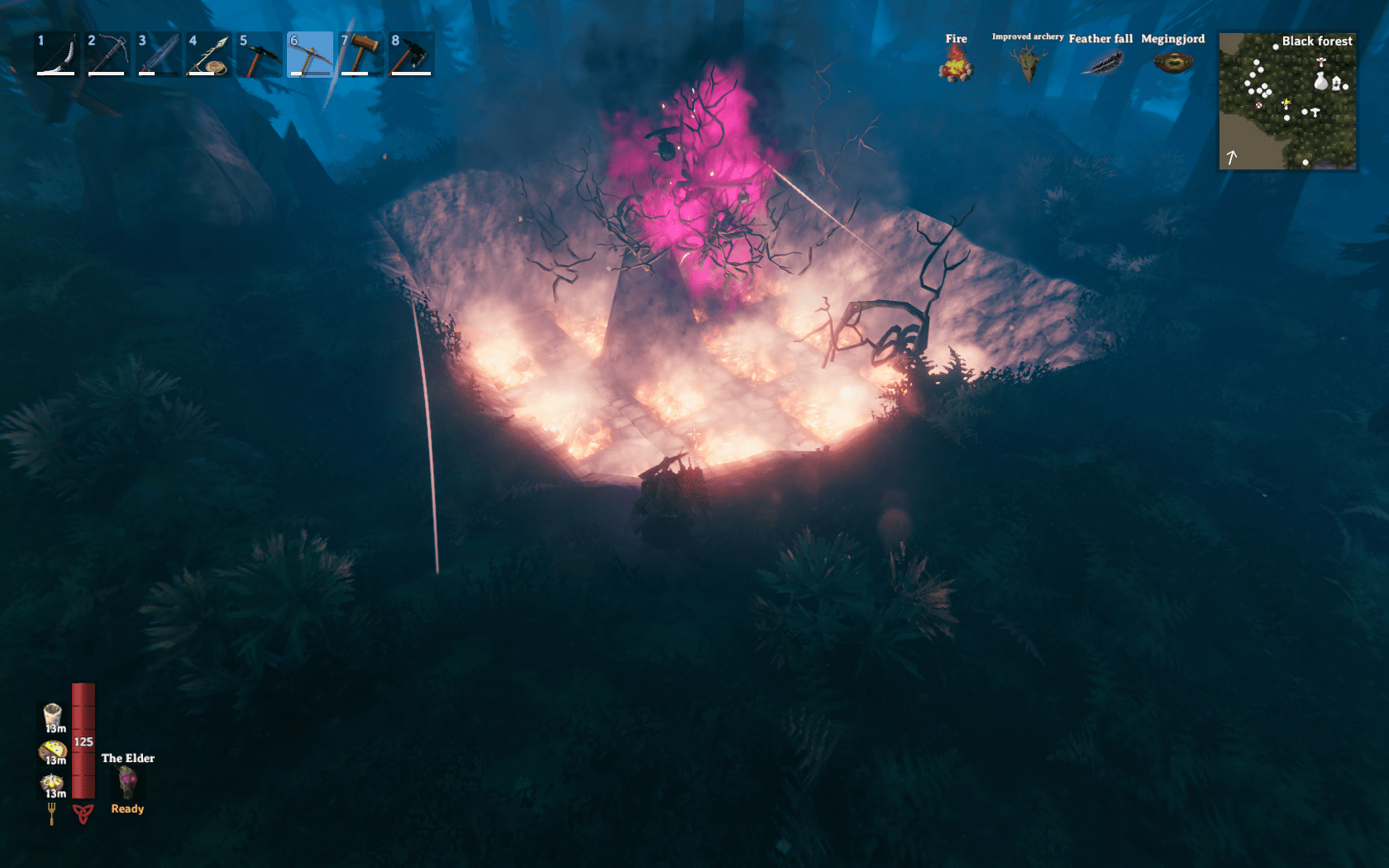The width and height of the screenshot is (1389, 868).
Task: Open the Black forest minimap label
Action: coord(1316,40)
